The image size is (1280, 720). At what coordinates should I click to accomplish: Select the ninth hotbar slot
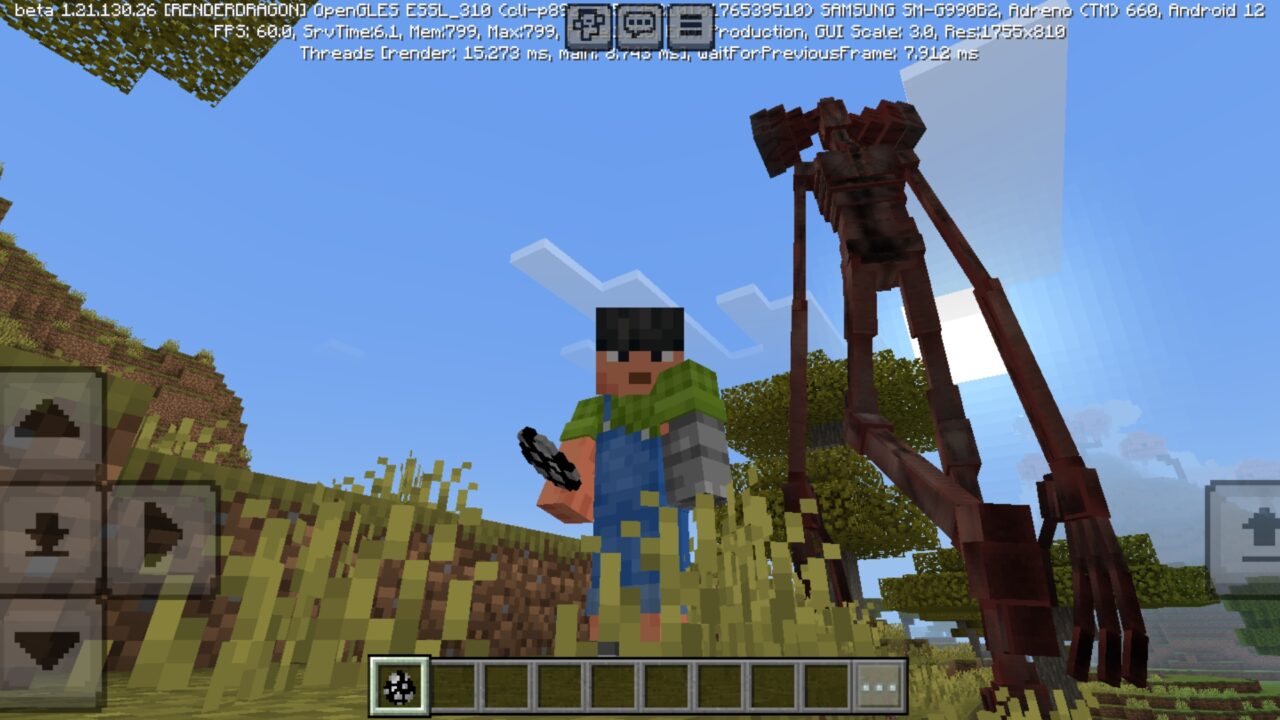click(x=827, y=683)
